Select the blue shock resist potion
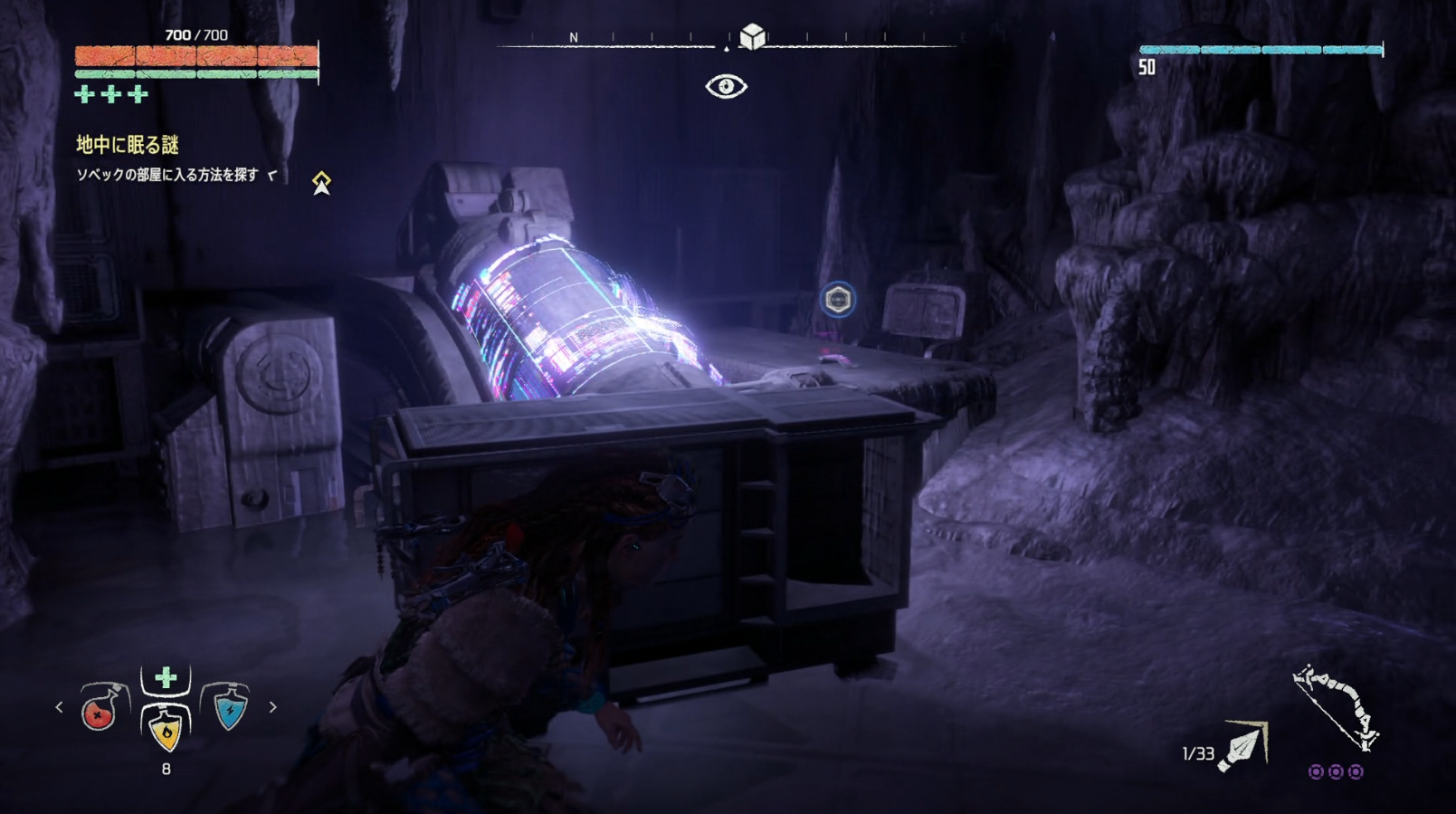Image resolution: width=1456 pixels, height=814 pixels. point(229,707)
